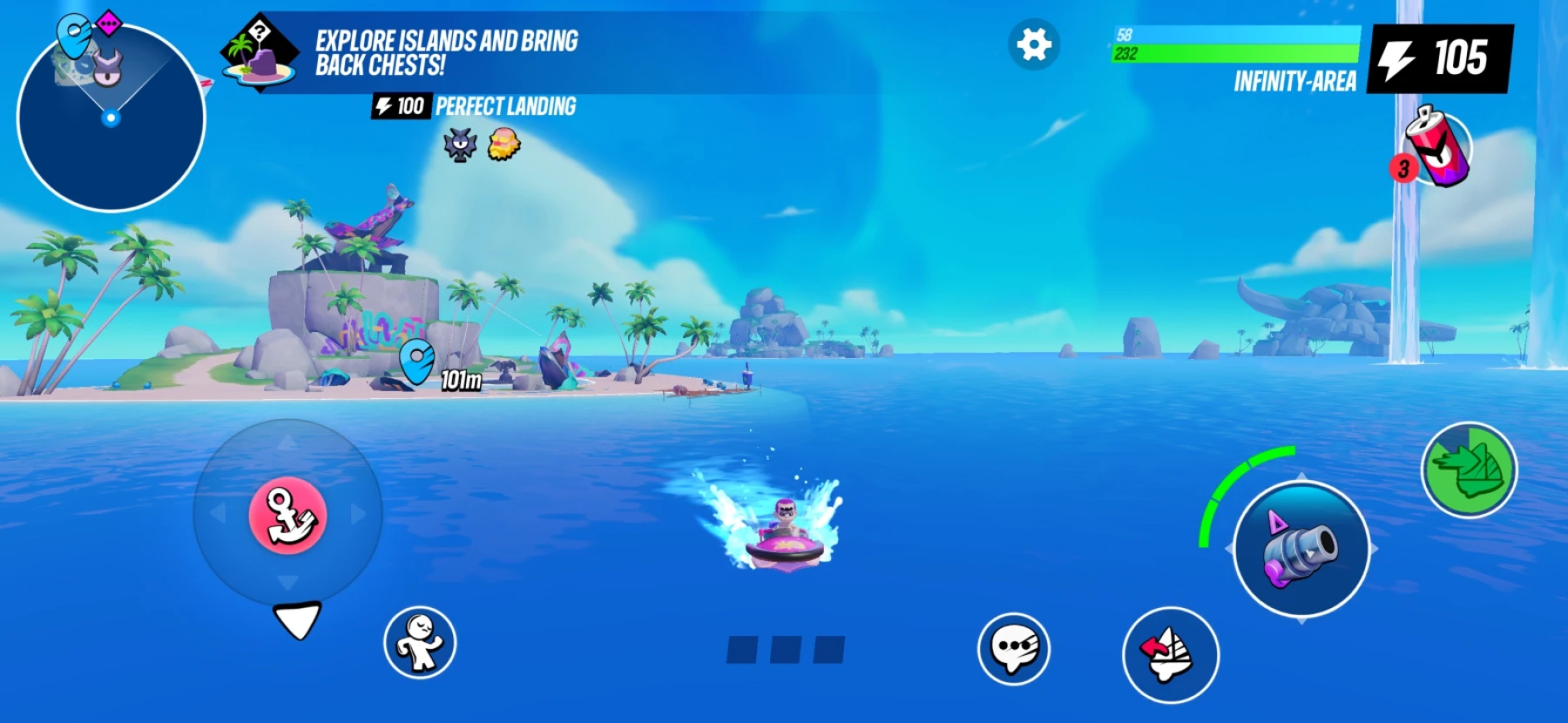The image size is (1568, 723).
Task: Tap the 101m distance marker on the island
Action: pyautogui.click(x=459, y=381)
